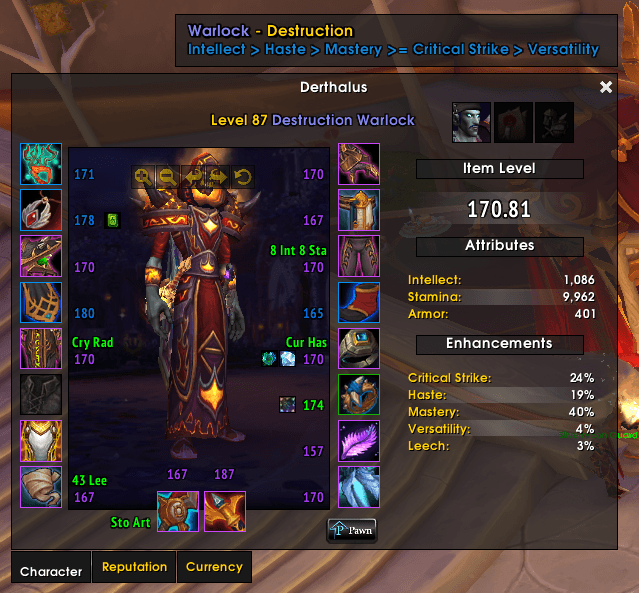Click the Pawn button
The width and height of the screenshot is (639, 593).
pyautogui.click(x=352, y=531)
